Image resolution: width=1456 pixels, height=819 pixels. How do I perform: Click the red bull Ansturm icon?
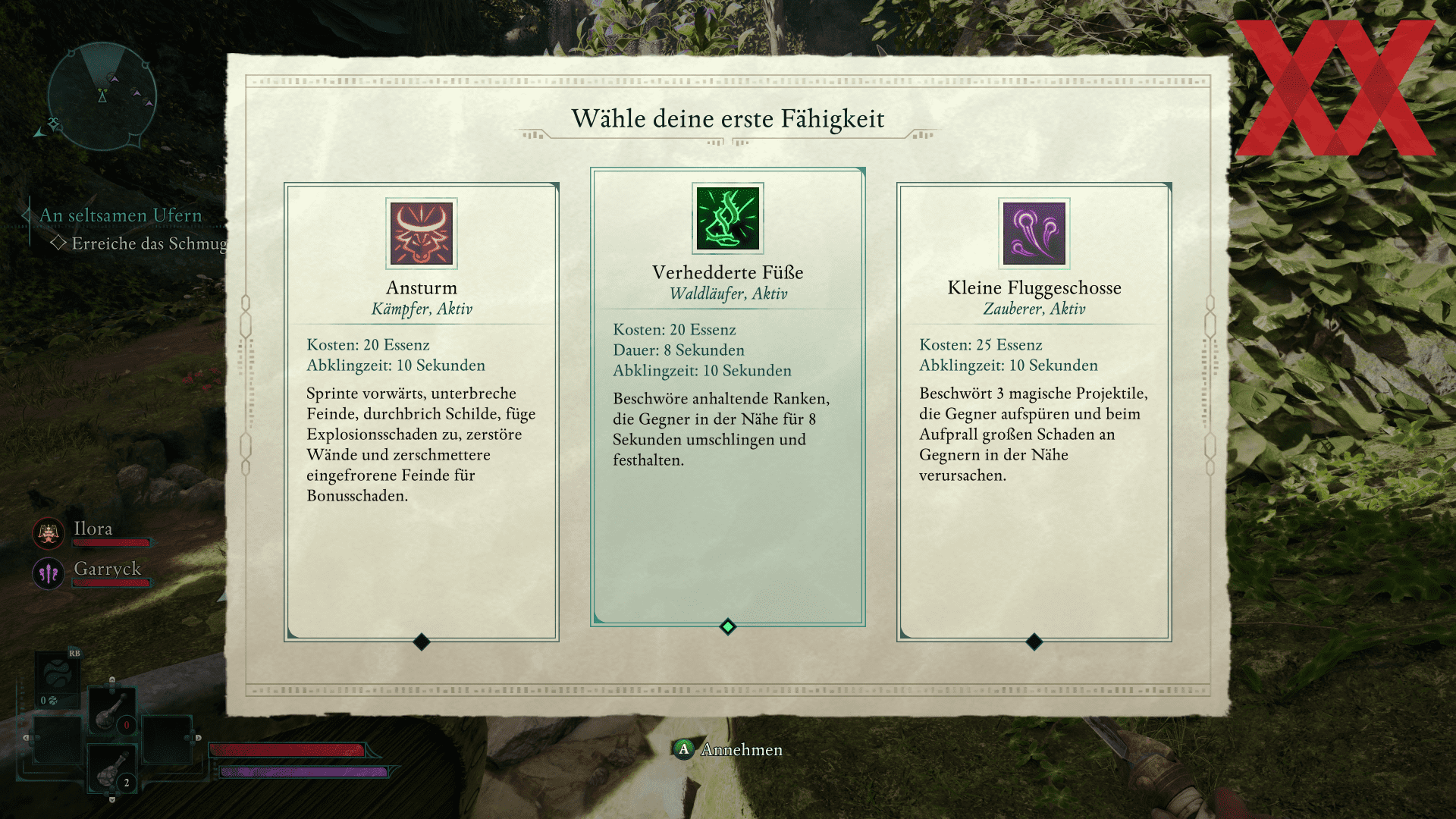tap(422, 234)
